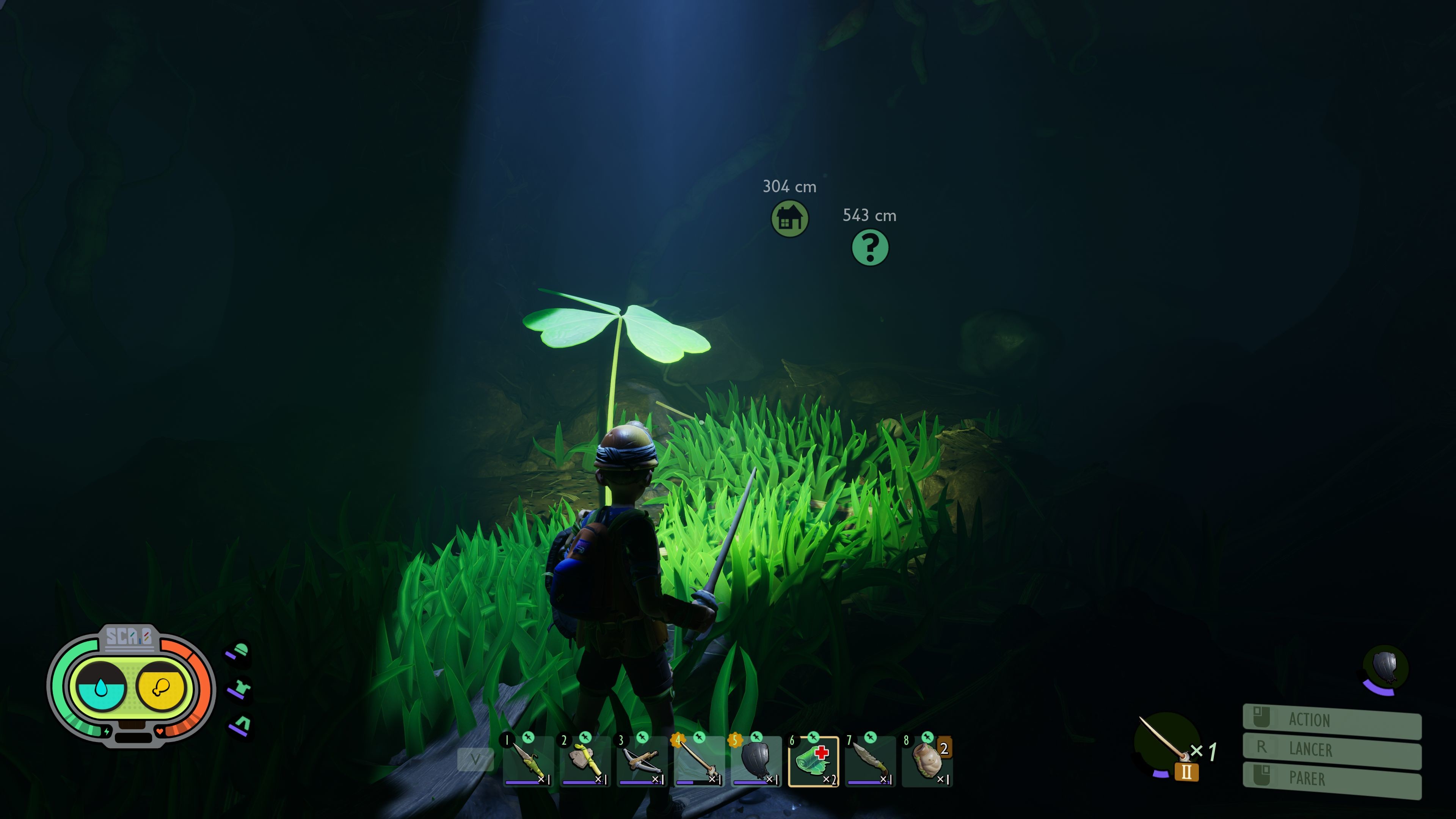Screen dimensions: 1456x819
Task: Use the green bandage healing item
Action: tap(813, 761)
